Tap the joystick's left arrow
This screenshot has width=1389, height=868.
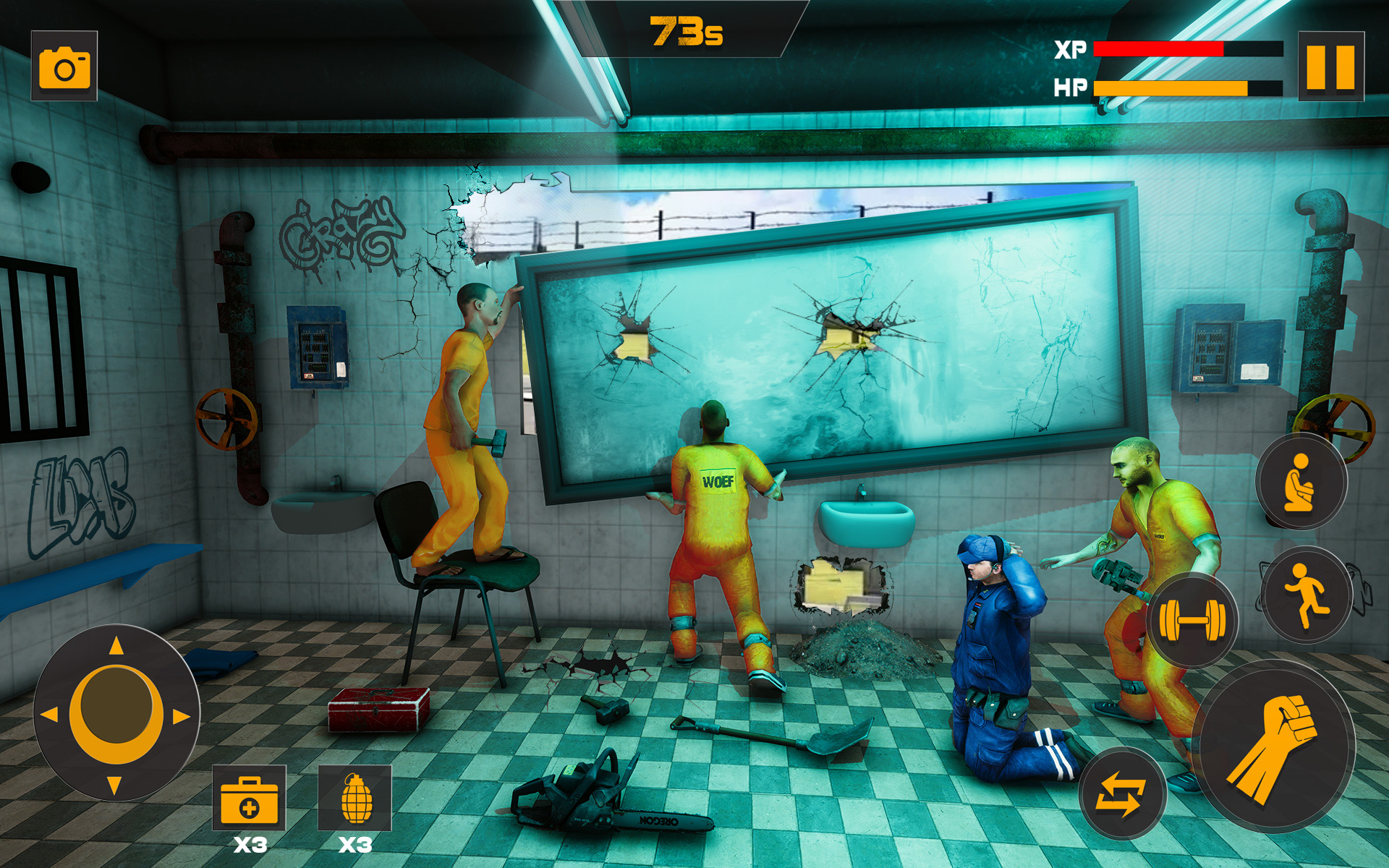point(50,715)
